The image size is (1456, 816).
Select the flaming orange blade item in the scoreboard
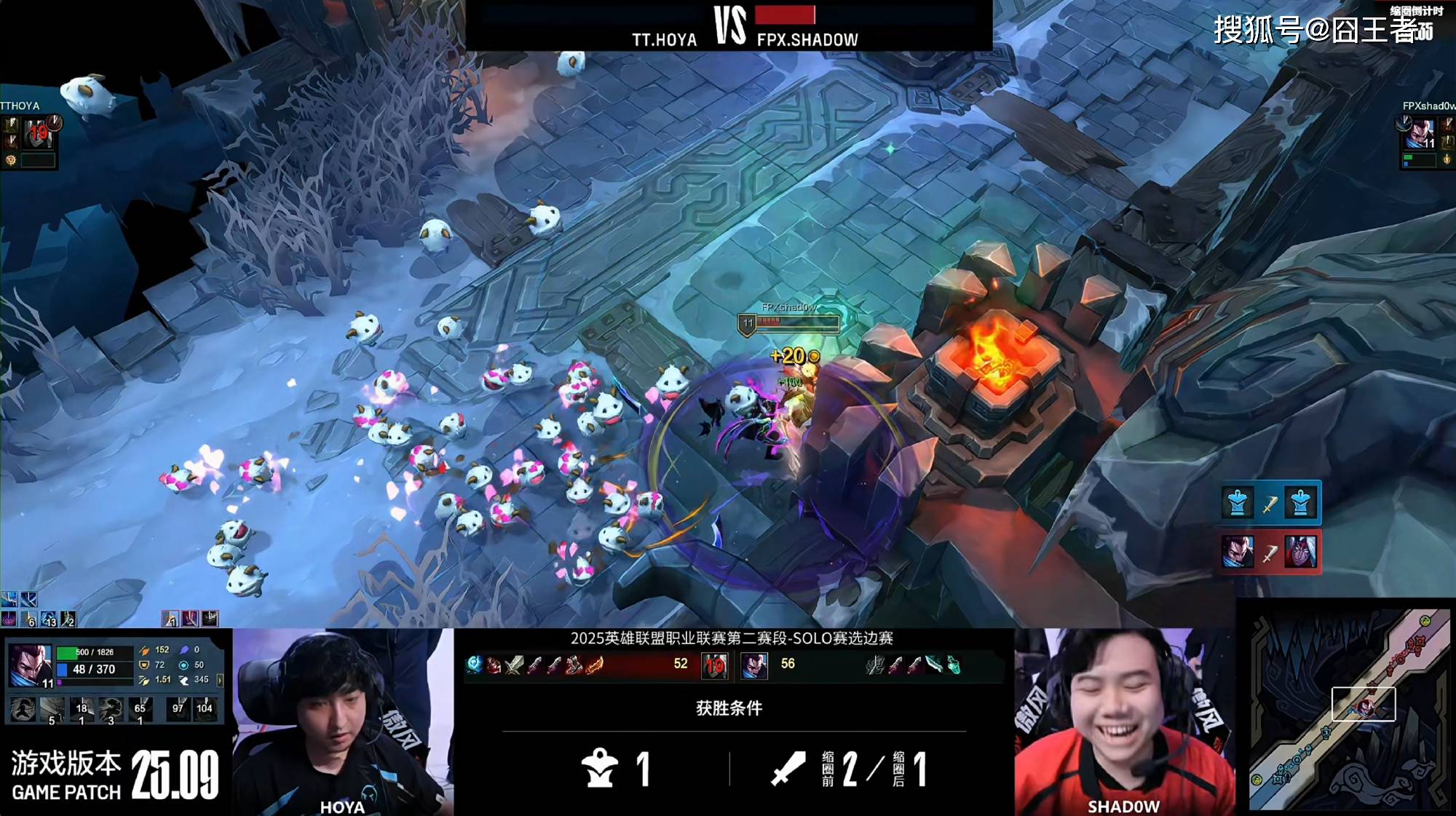[595, 665]
